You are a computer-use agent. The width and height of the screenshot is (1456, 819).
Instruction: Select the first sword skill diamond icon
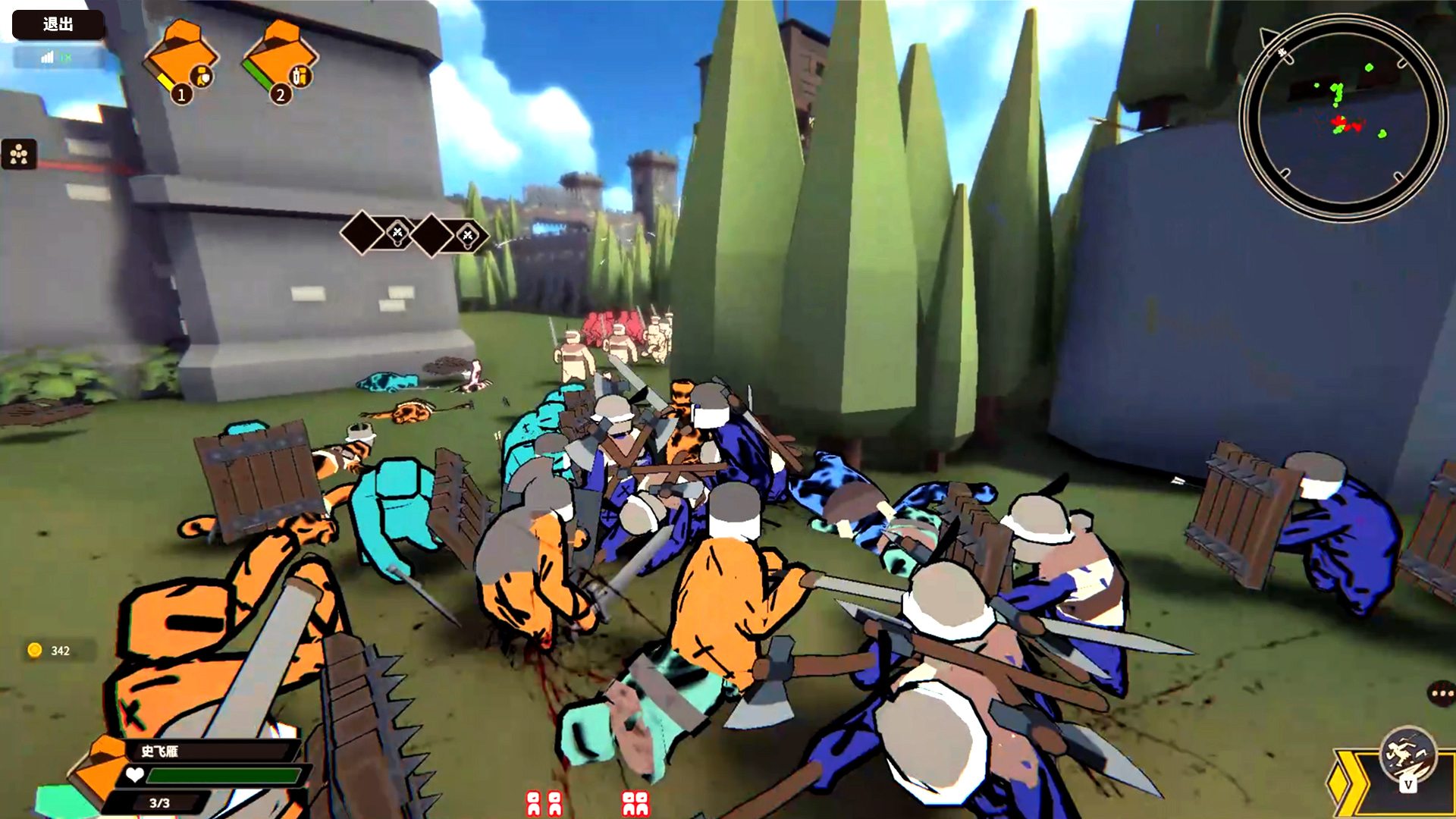[x=397, y=232]
